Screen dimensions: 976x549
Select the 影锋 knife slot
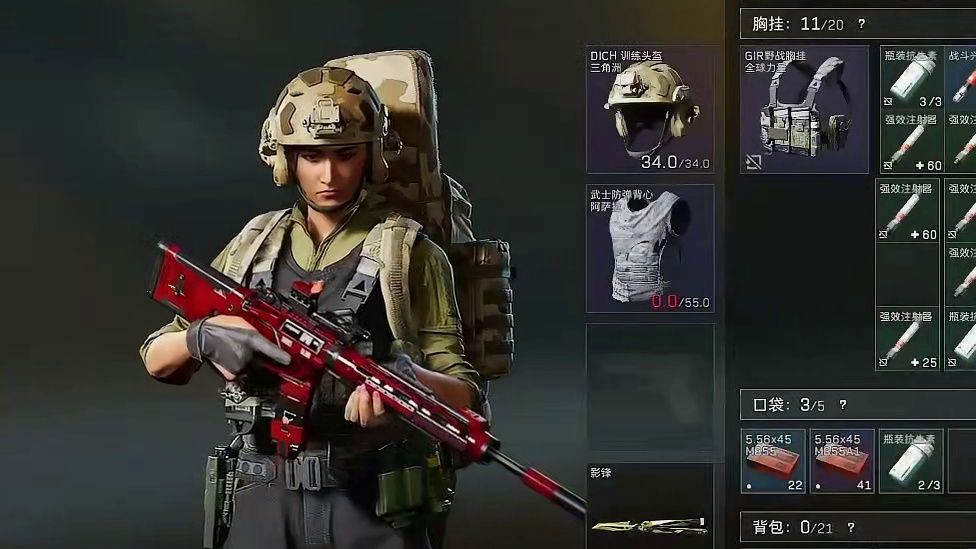pos(650,507)
